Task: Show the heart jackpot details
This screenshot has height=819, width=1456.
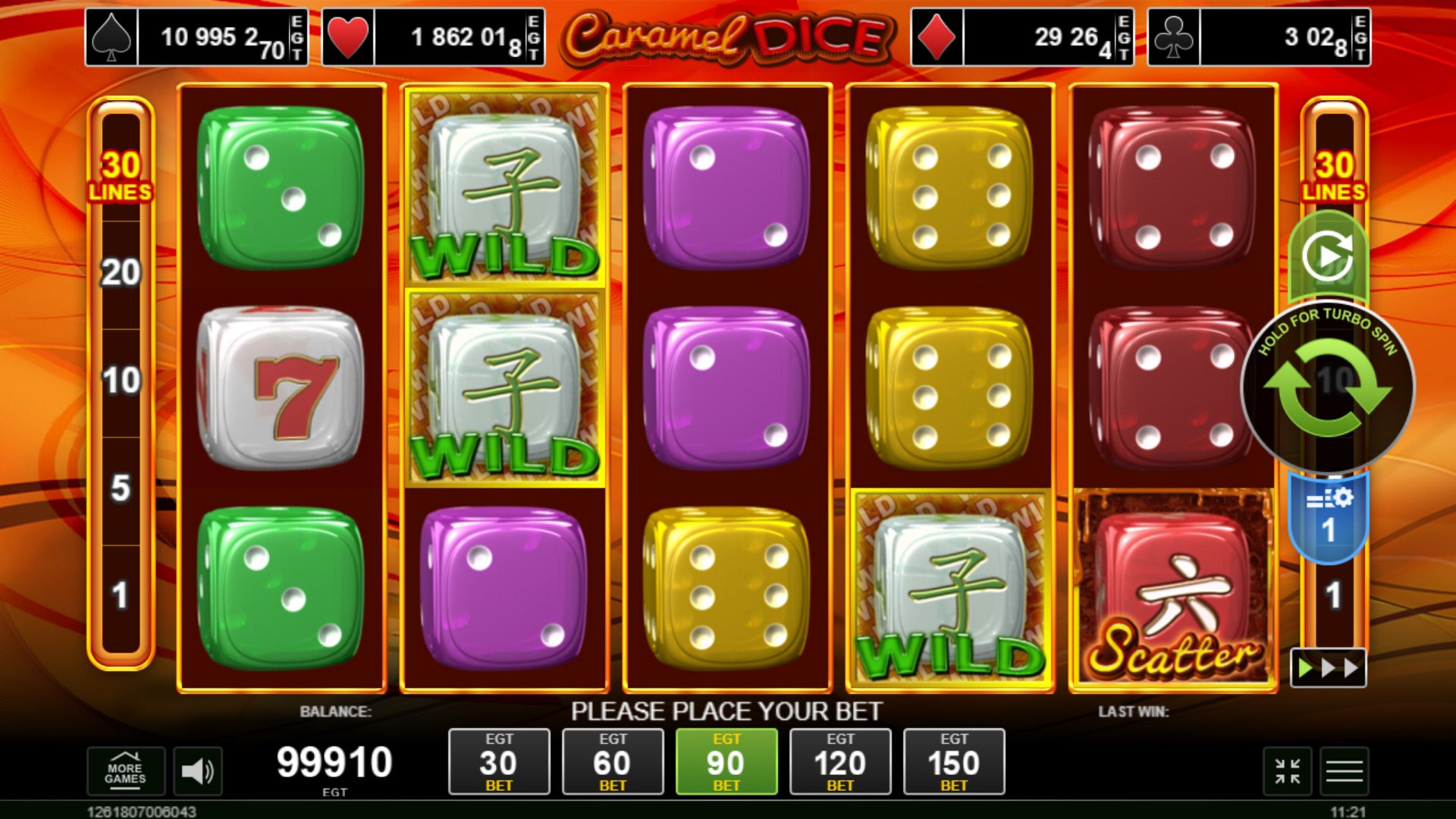Action: click(x=433, y=37)
